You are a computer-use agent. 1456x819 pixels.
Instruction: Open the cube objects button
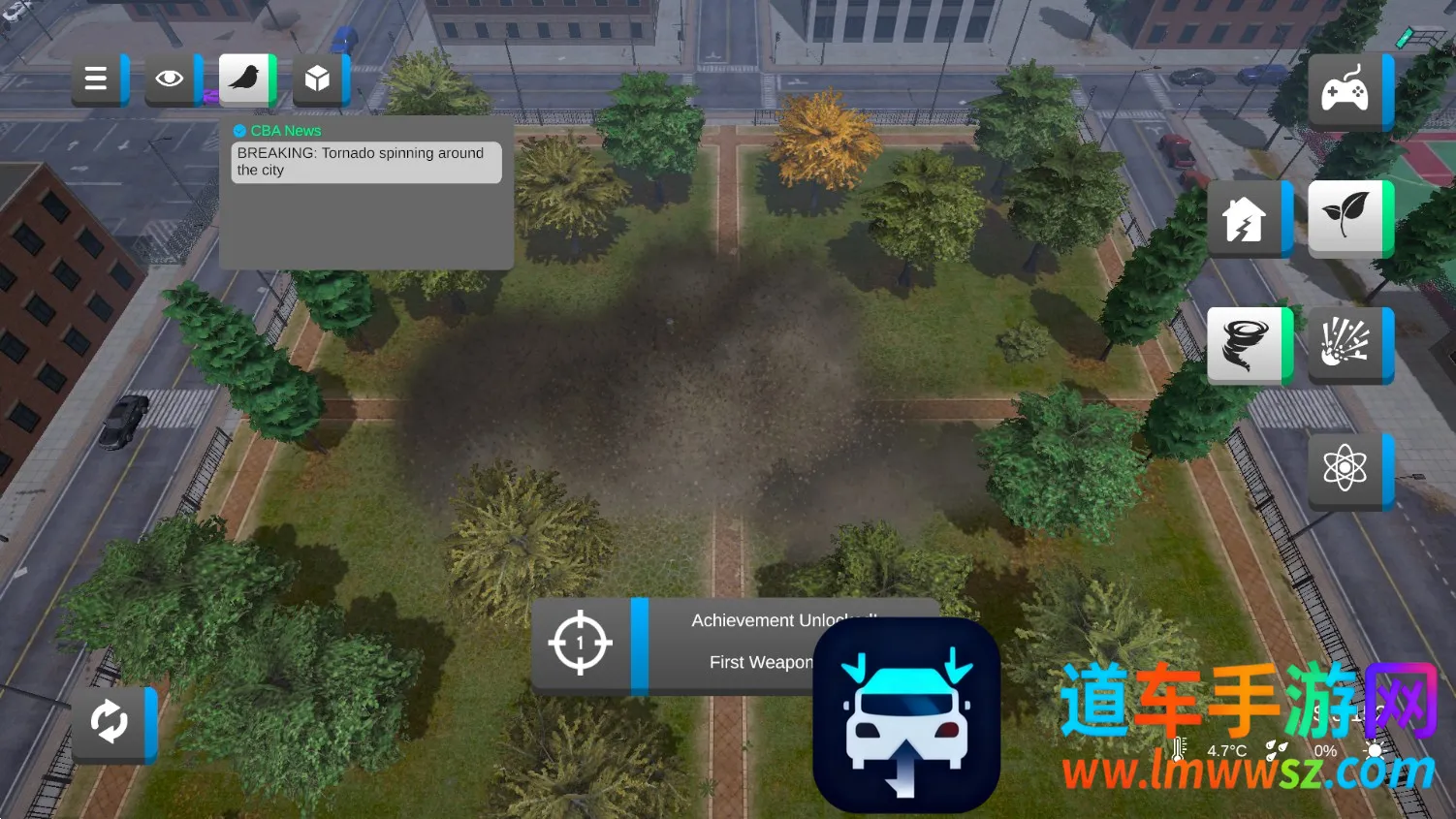pos(318,79)
